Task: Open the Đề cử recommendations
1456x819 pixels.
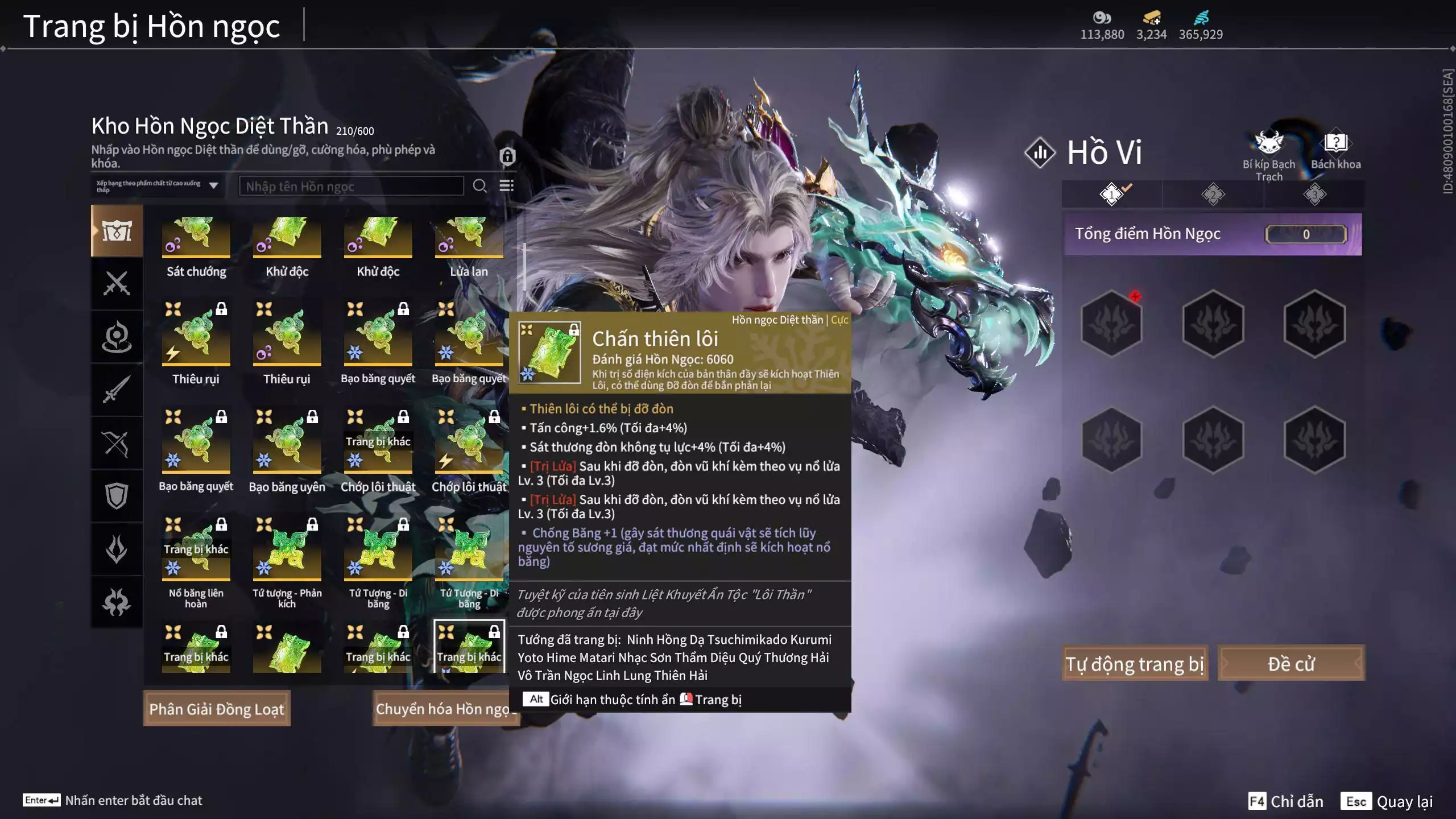Action: [1290, 664]
